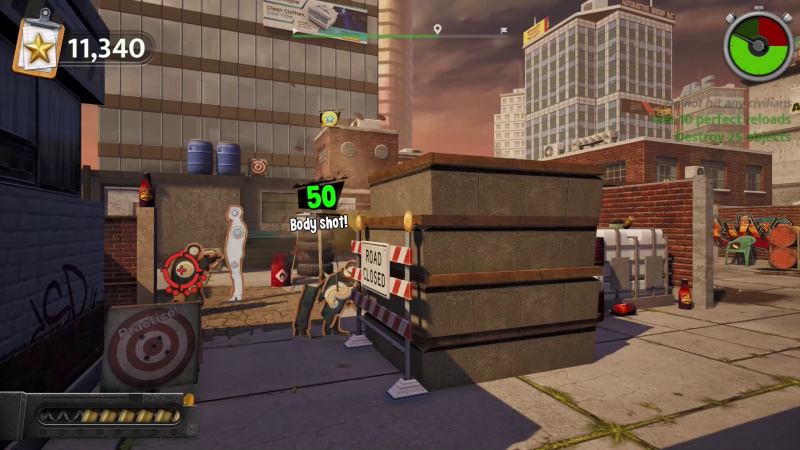The width and height of the screenshot is (800, 450).
Task: Click the gold star clipboard icon
Action: click(x=38, y=46)
